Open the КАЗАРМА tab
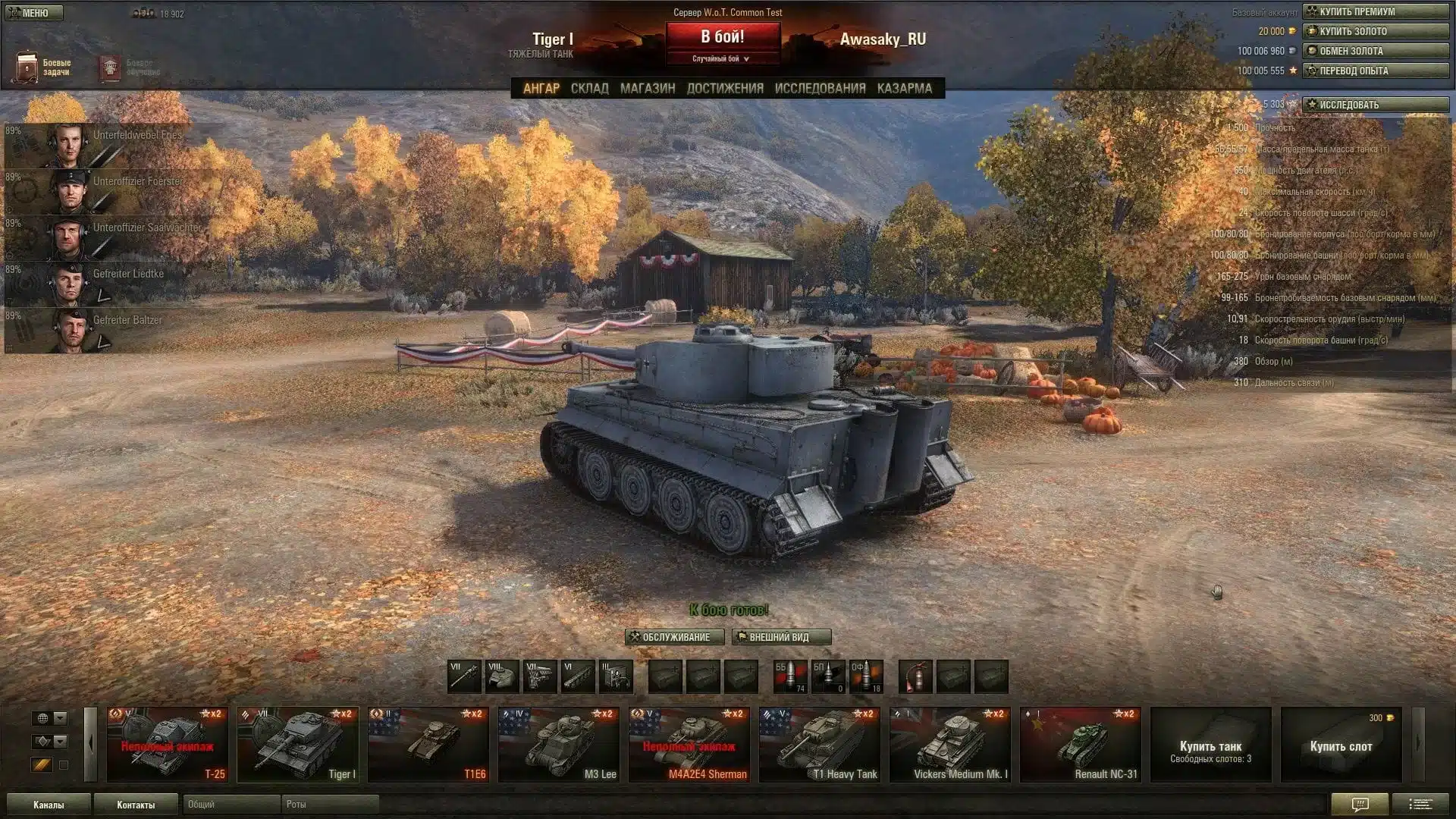Image resolution: width=1456 pixels, height=819 pixels. (904, 89)
